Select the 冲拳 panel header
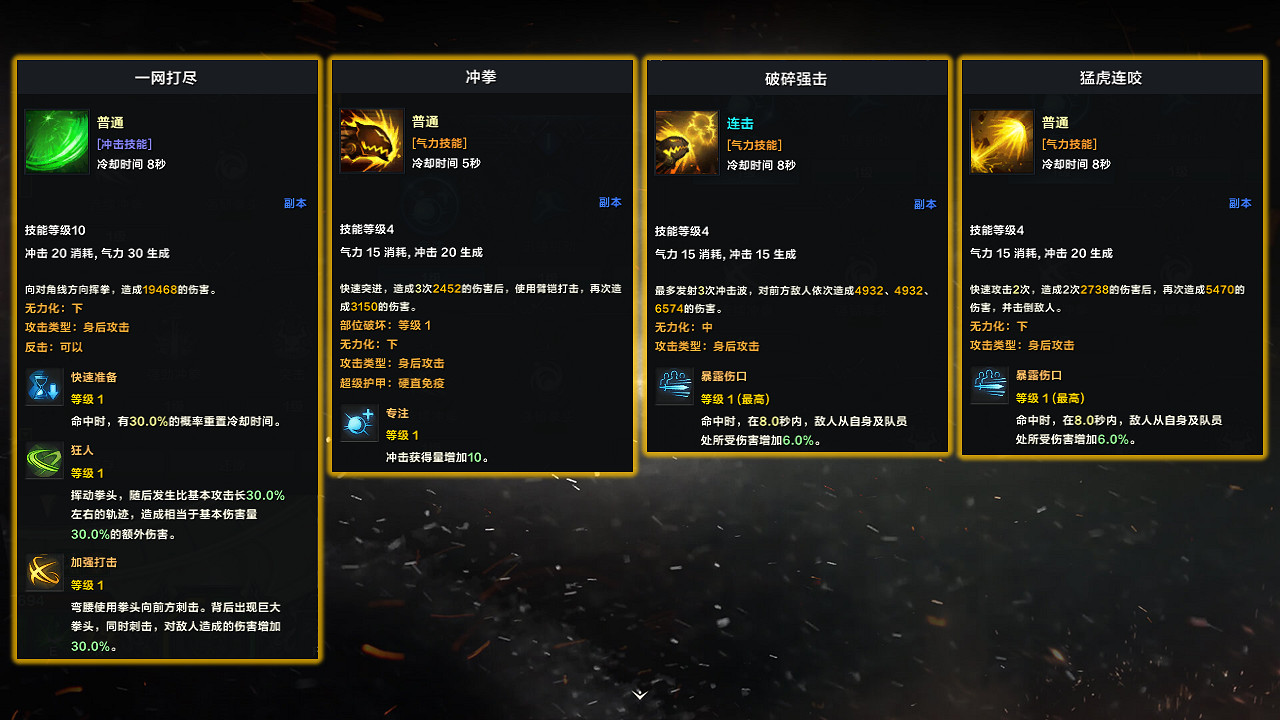This screenshot has height=720, width=1280. pyautogui.click(x=483, y=75)
